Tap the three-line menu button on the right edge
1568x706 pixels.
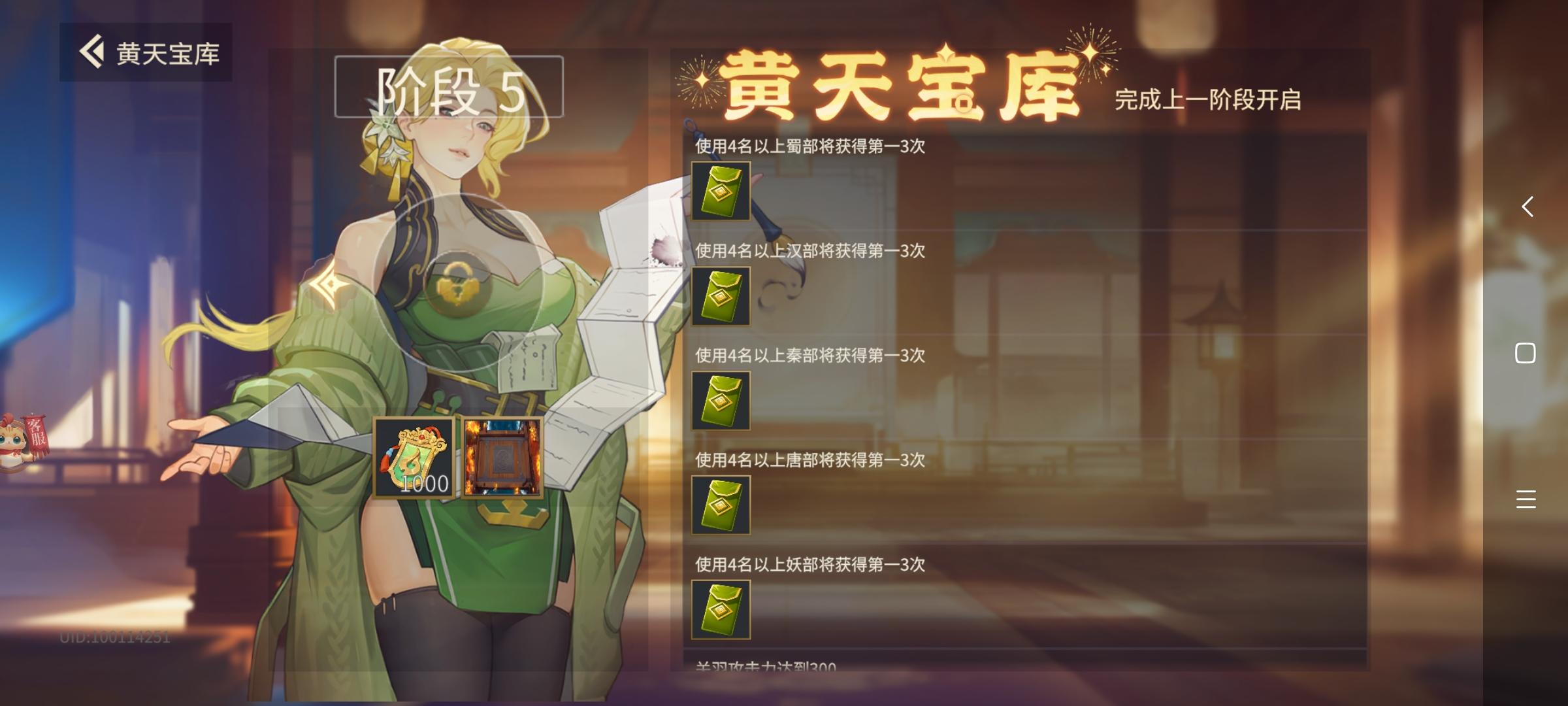tap(1527, 499)
